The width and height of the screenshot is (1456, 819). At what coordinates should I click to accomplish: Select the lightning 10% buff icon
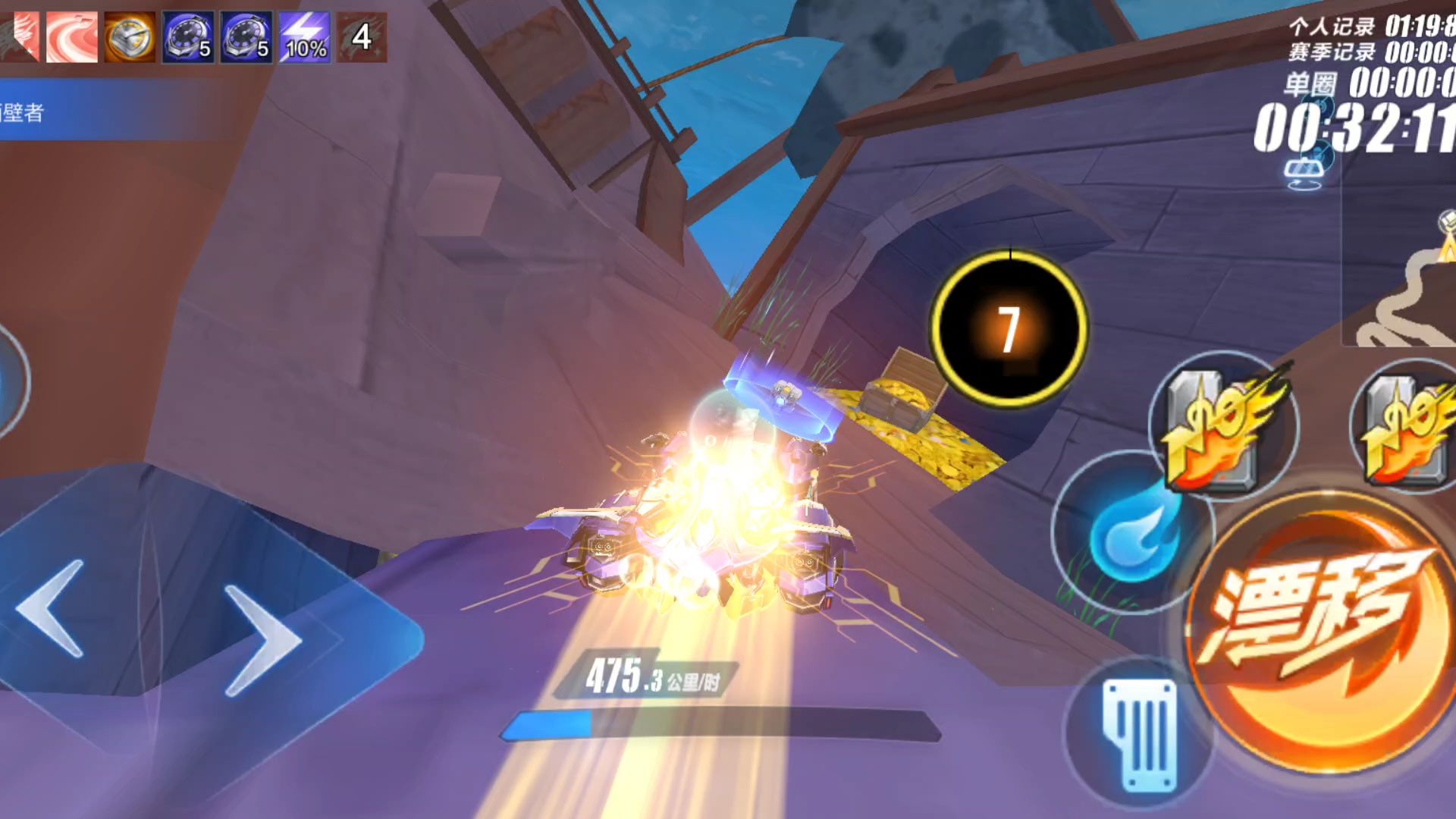[305, 37]
